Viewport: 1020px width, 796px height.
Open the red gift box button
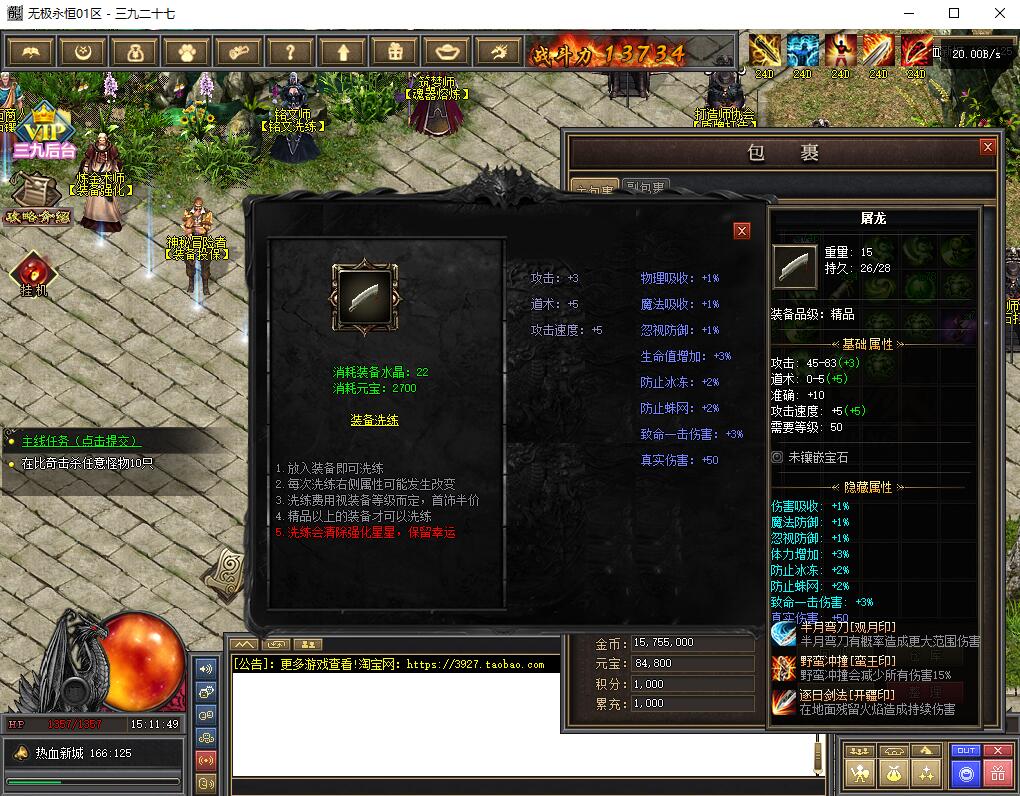[997, 771]
